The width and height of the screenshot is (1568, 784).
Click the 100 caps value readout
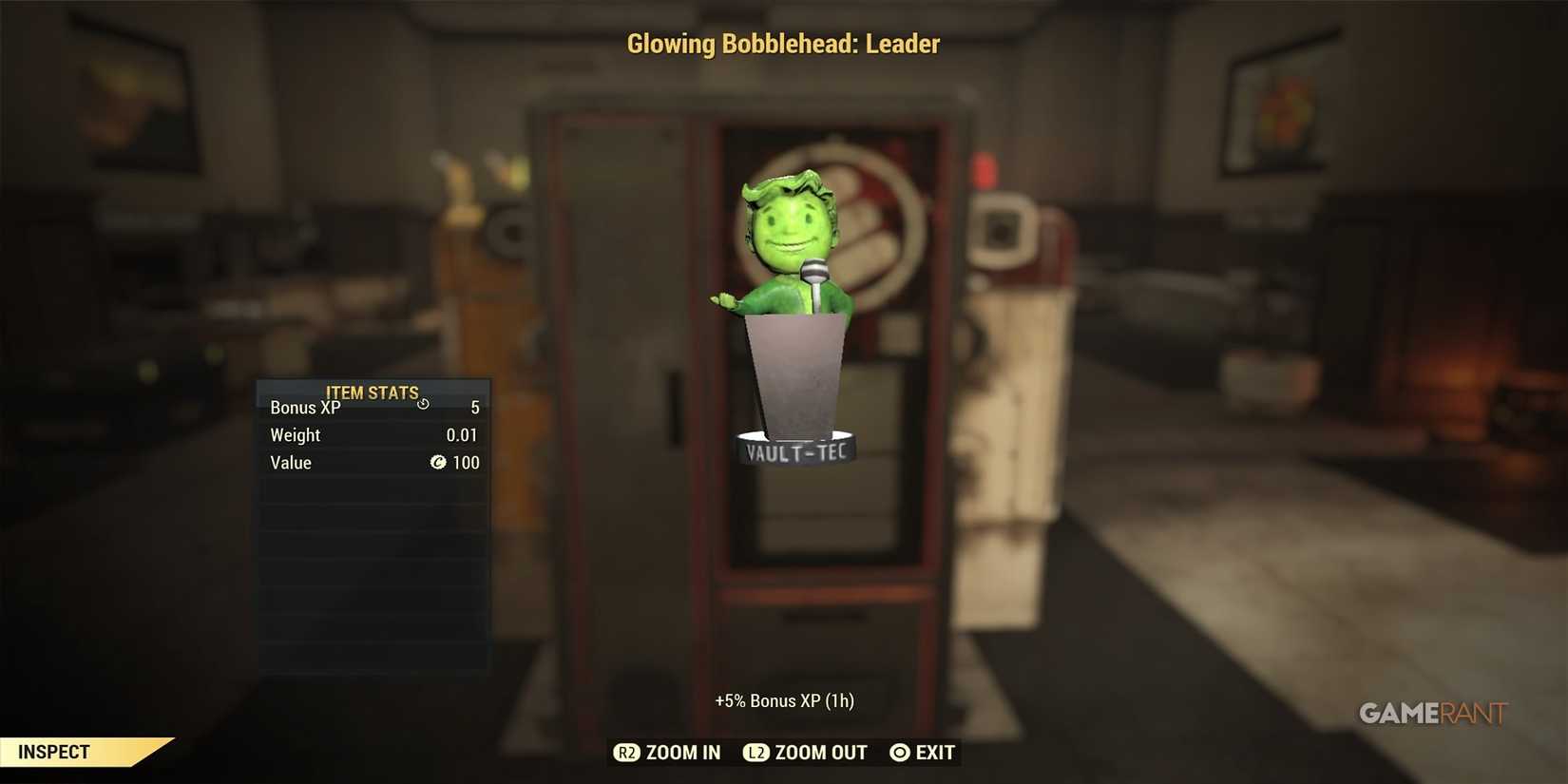465,463
